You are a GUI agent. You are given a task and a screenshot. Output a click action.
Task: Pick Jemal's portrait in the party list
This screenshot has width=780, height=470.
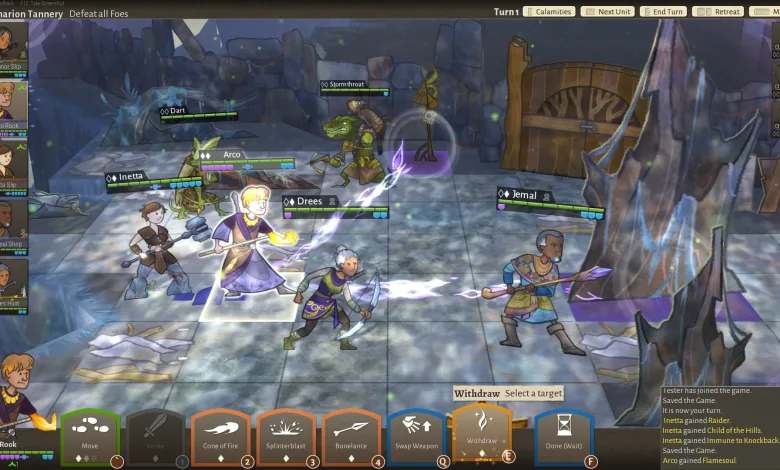click(x=10, y=218)
